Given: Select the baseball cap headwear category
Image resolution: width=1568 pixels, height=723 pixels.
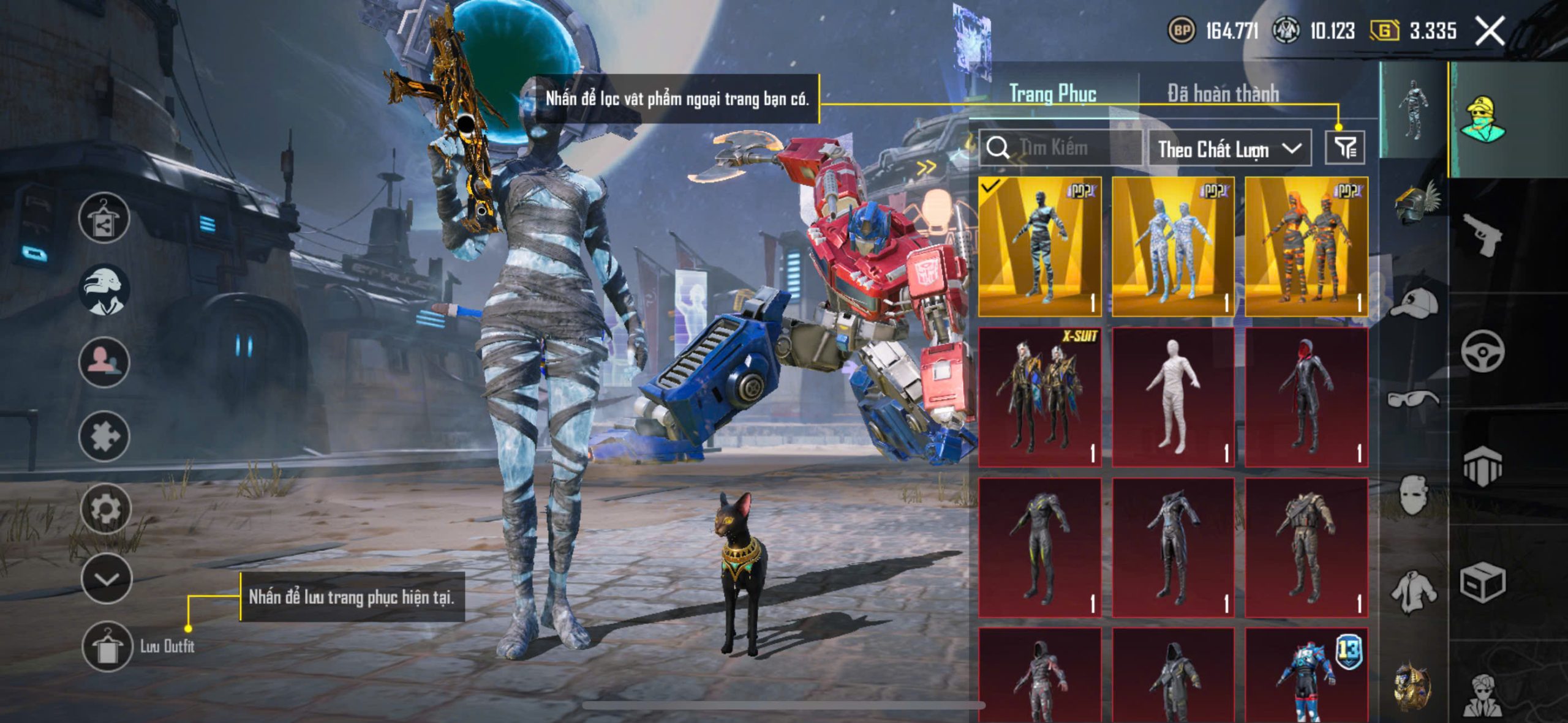Looking at the screenshot, I should pos(1414,302).
